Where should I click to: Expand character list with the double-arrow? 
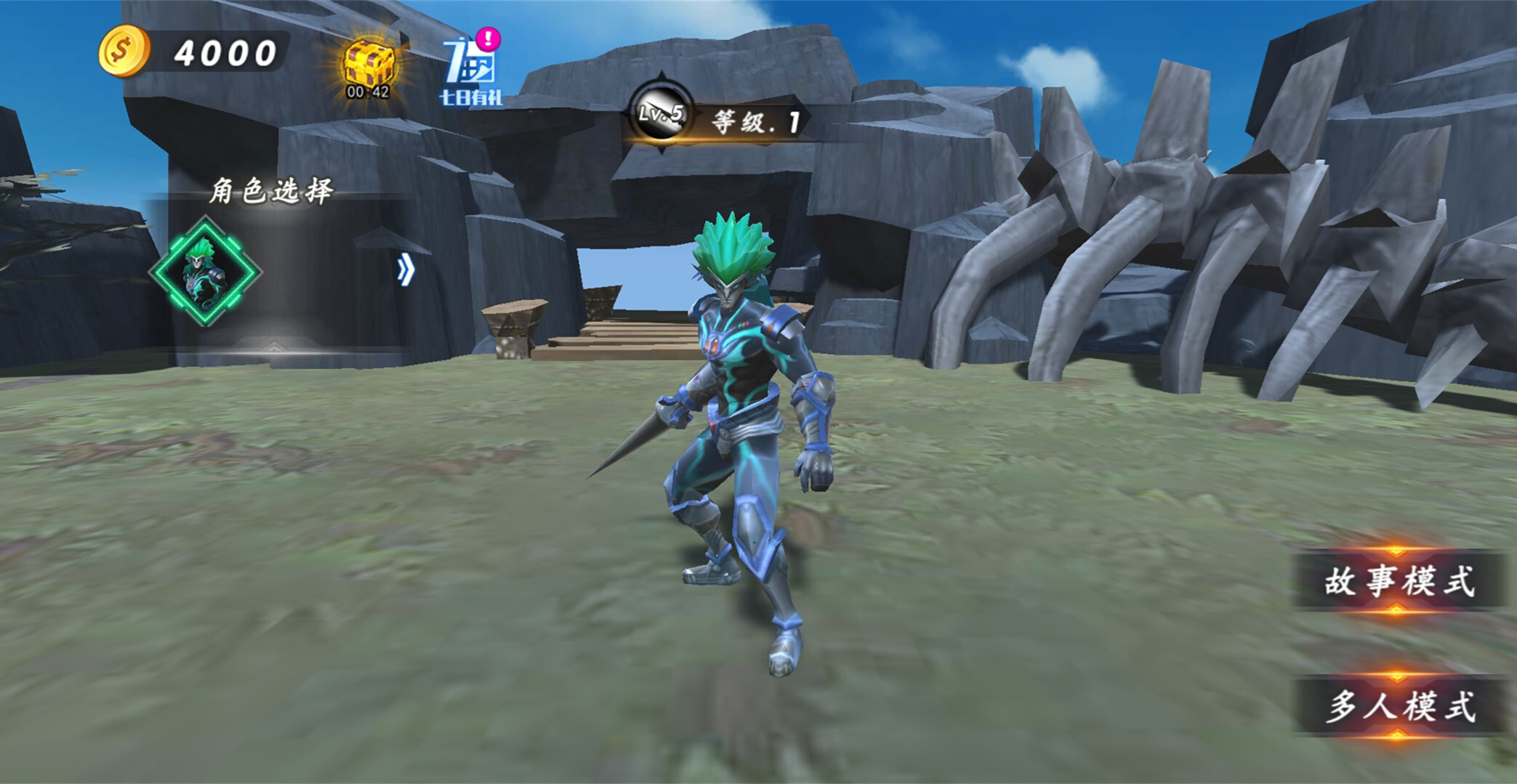(x=406, y=270)
